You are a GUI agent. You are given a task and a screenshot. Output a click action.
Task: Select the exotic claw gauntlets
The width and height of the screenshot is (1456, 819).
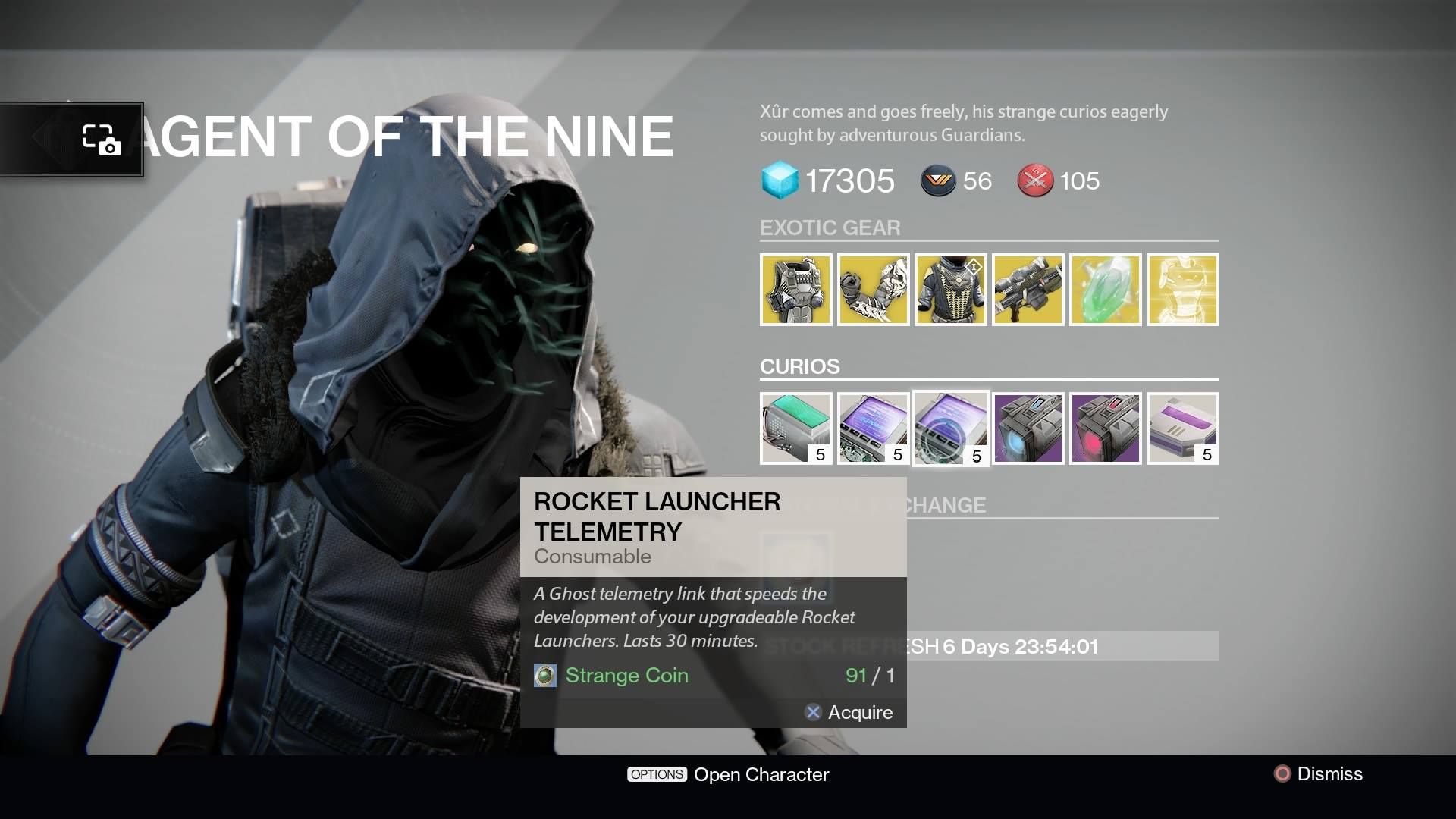874,290
